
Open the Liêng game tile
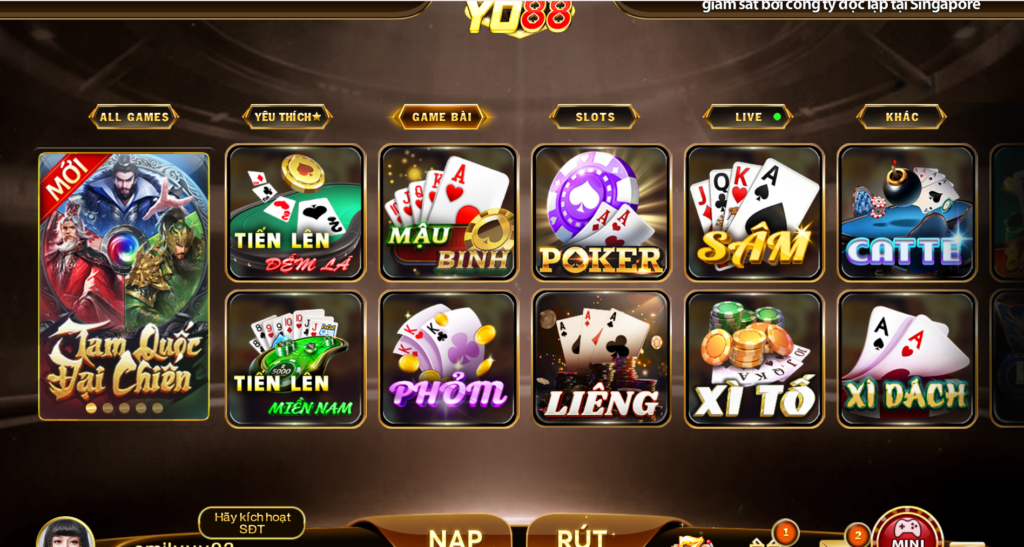click(601, 359)
